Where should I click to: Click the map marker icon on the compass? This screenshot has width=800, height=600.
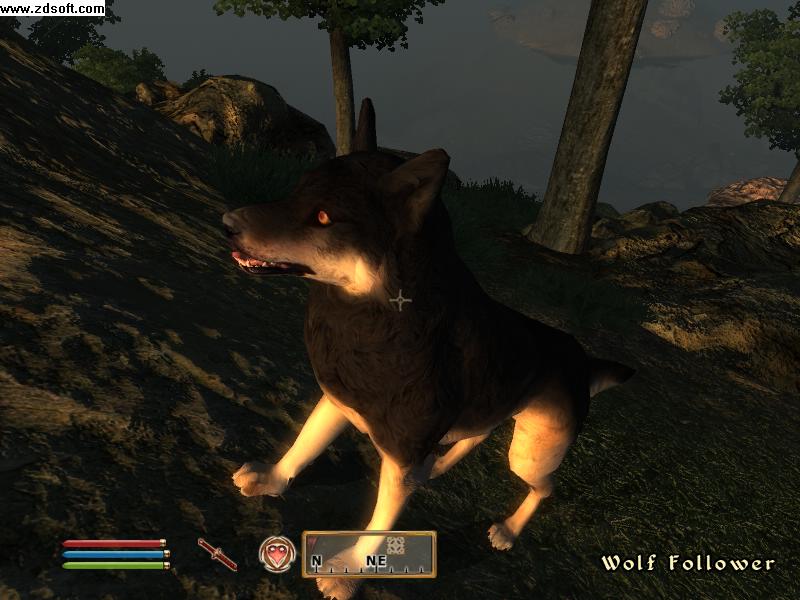(x=395, y=546)
